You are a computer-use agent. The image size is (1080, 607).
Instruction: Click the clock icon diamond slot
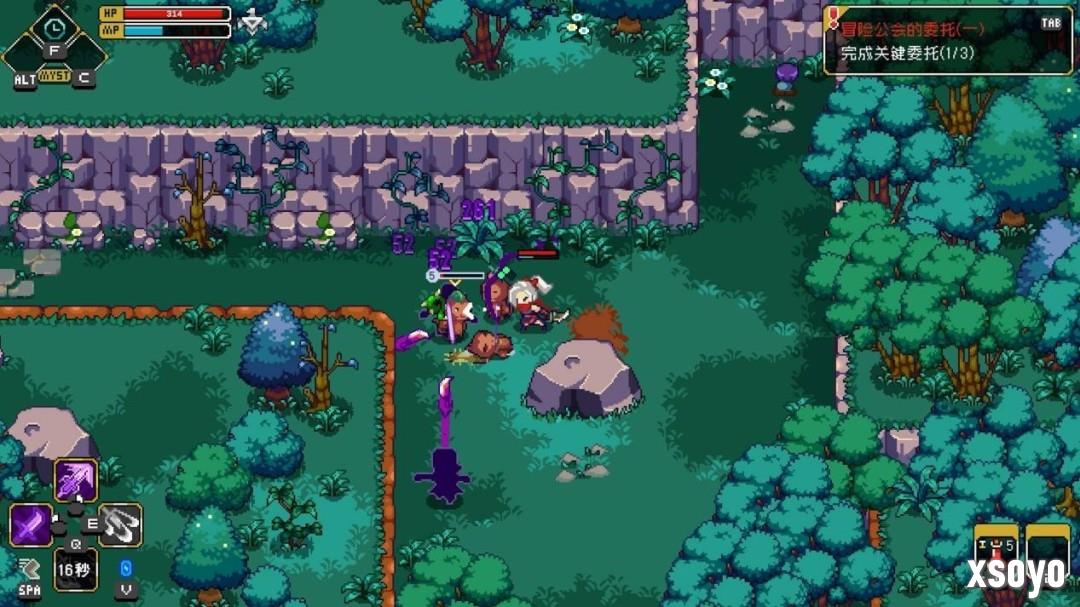(x=54, y=26)
